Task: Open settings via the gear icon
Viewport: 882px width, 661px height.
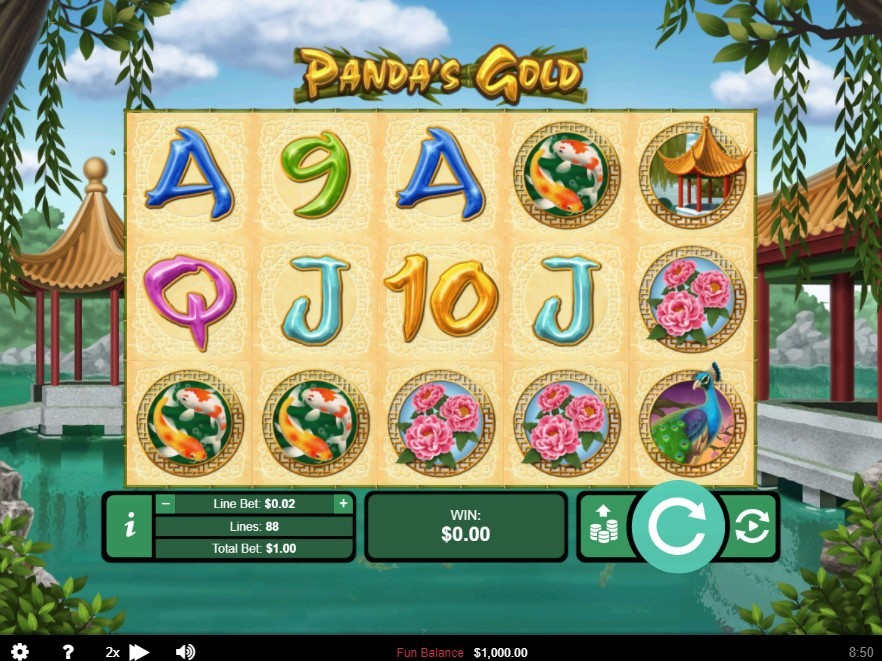Action: (x=19, y=652)
